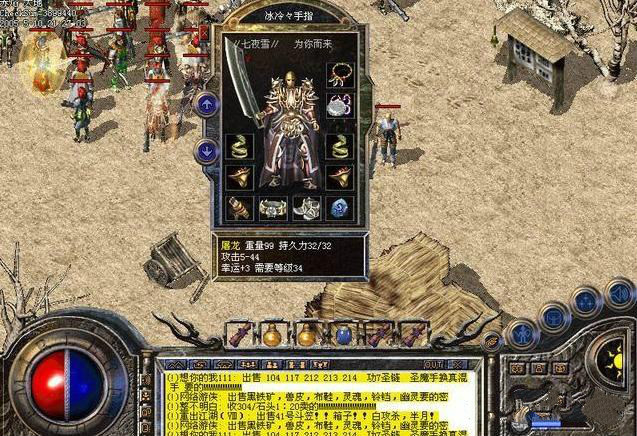Select the equipped boots slot
The height and width of the screenshot is (436, 637).
point(306,208)
